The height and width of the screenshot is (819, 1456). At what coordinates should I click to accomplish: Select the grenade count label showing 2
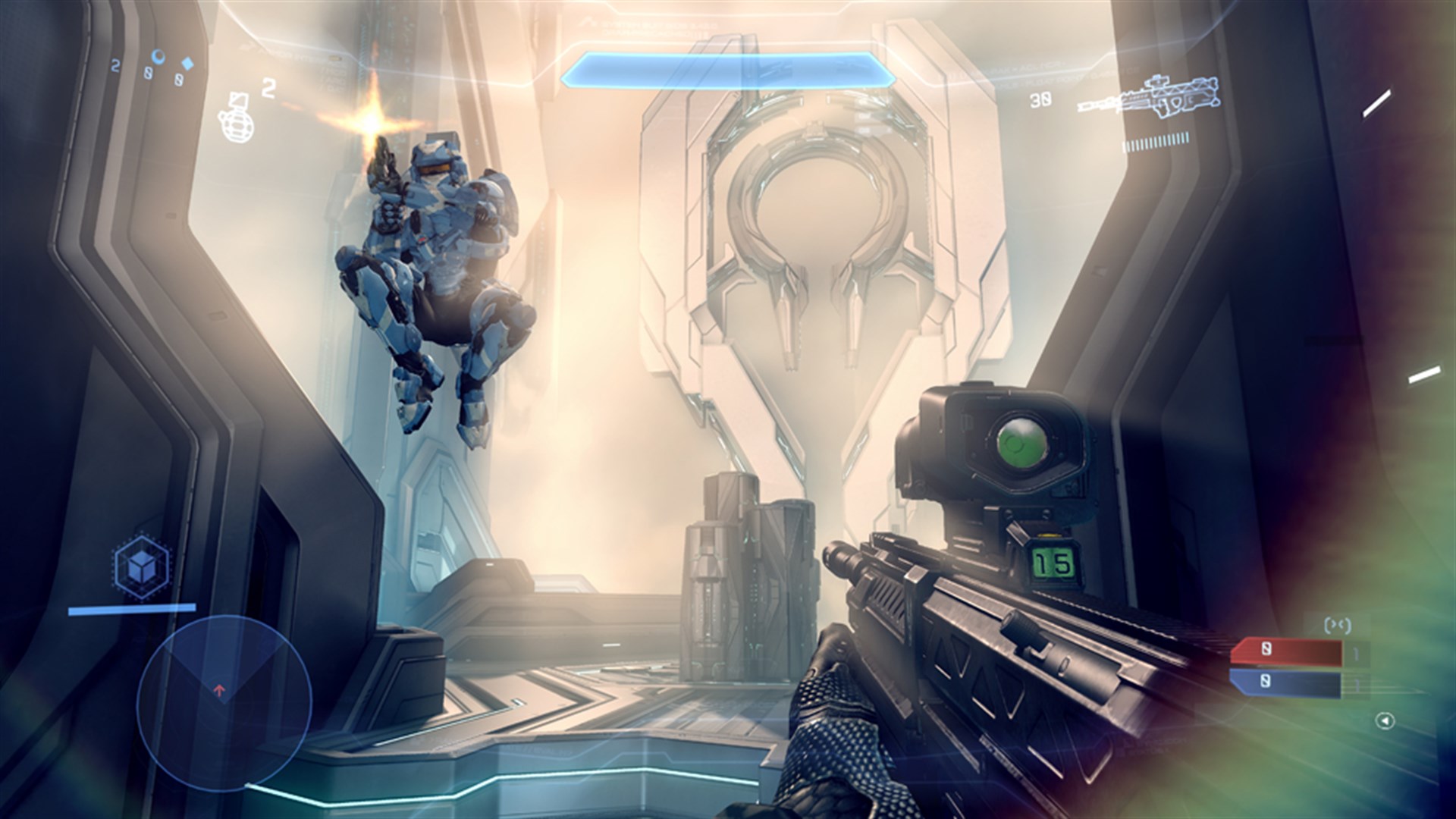(x=268, y=89)
